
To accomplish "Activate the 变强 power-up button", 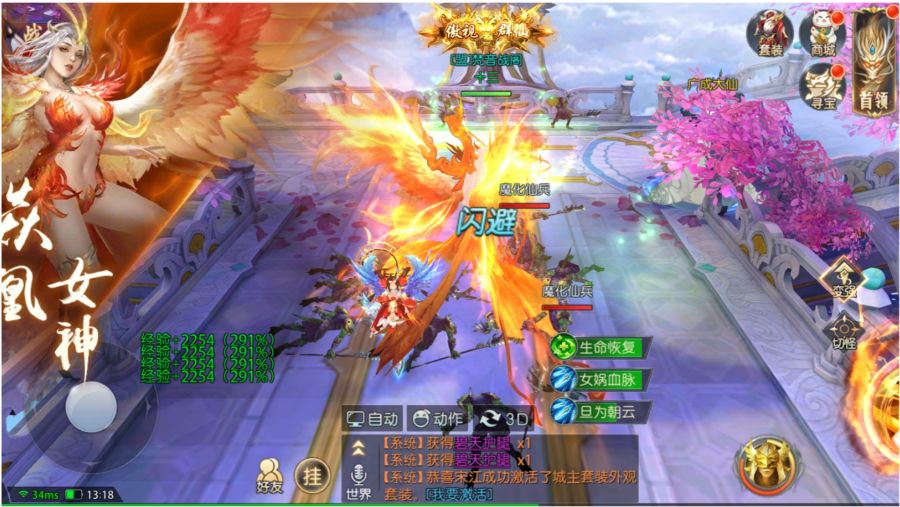I will [843, 279].
